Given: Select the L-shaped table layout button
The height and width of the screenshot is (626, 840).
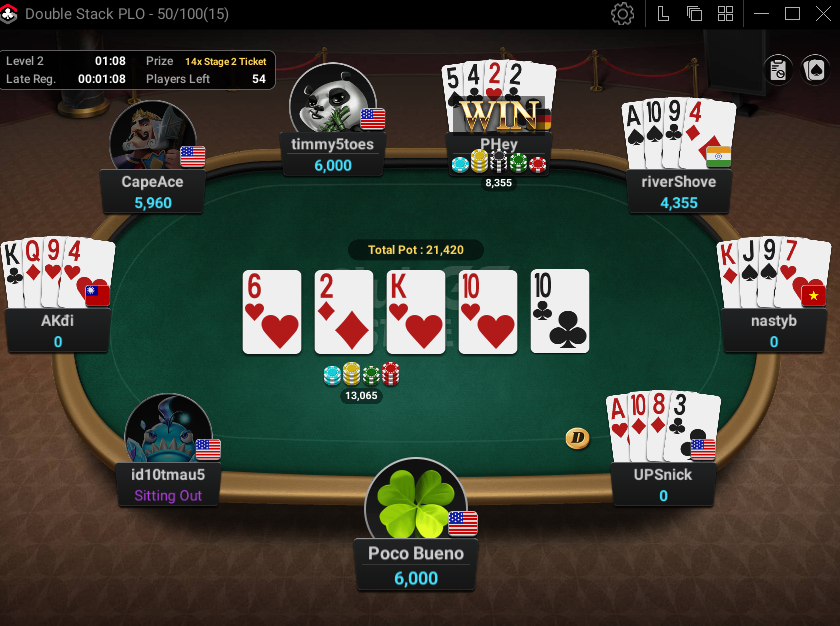Looking at the screenshot, I should pos(663,14).
